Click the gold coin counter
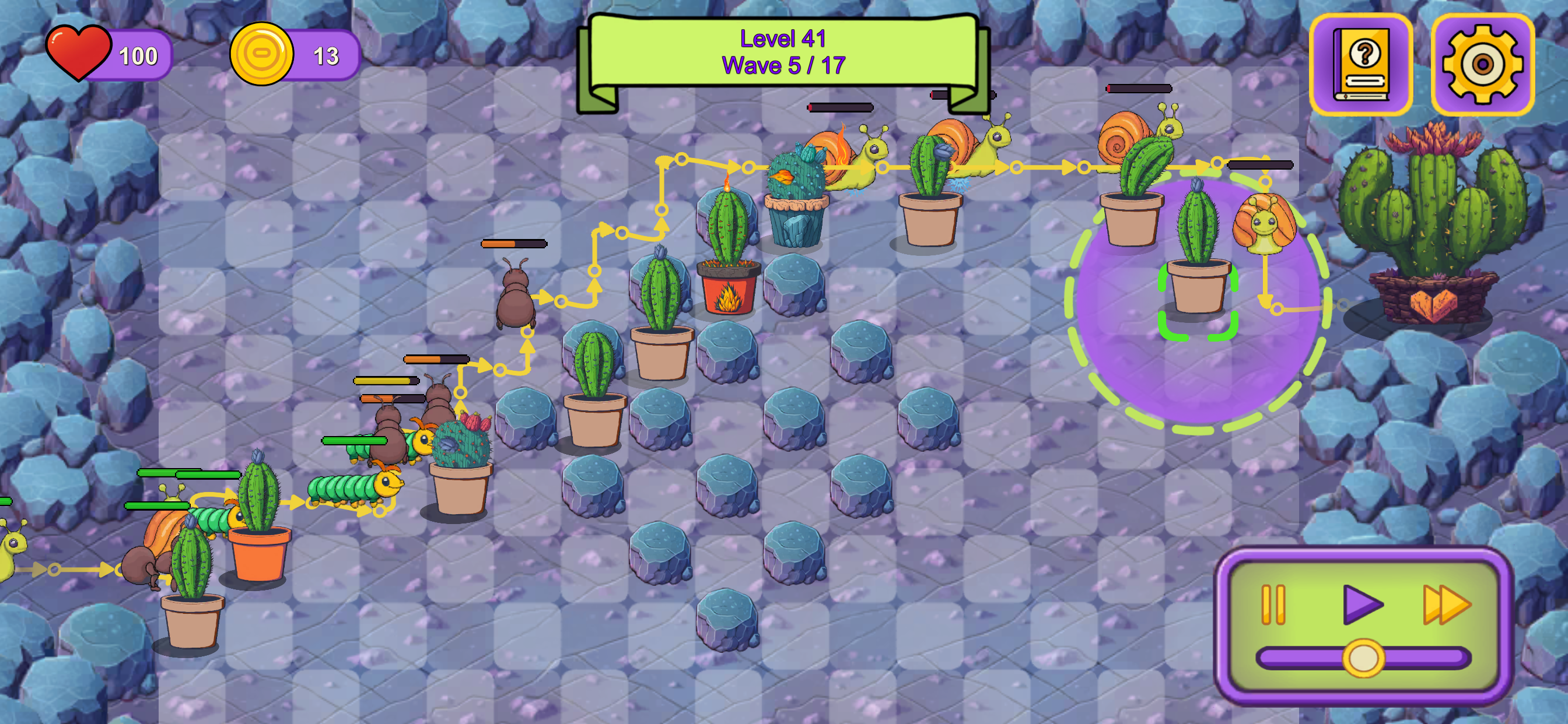Screen dimensions: 1568x724 pyautogui.click(x=262, y=55)
